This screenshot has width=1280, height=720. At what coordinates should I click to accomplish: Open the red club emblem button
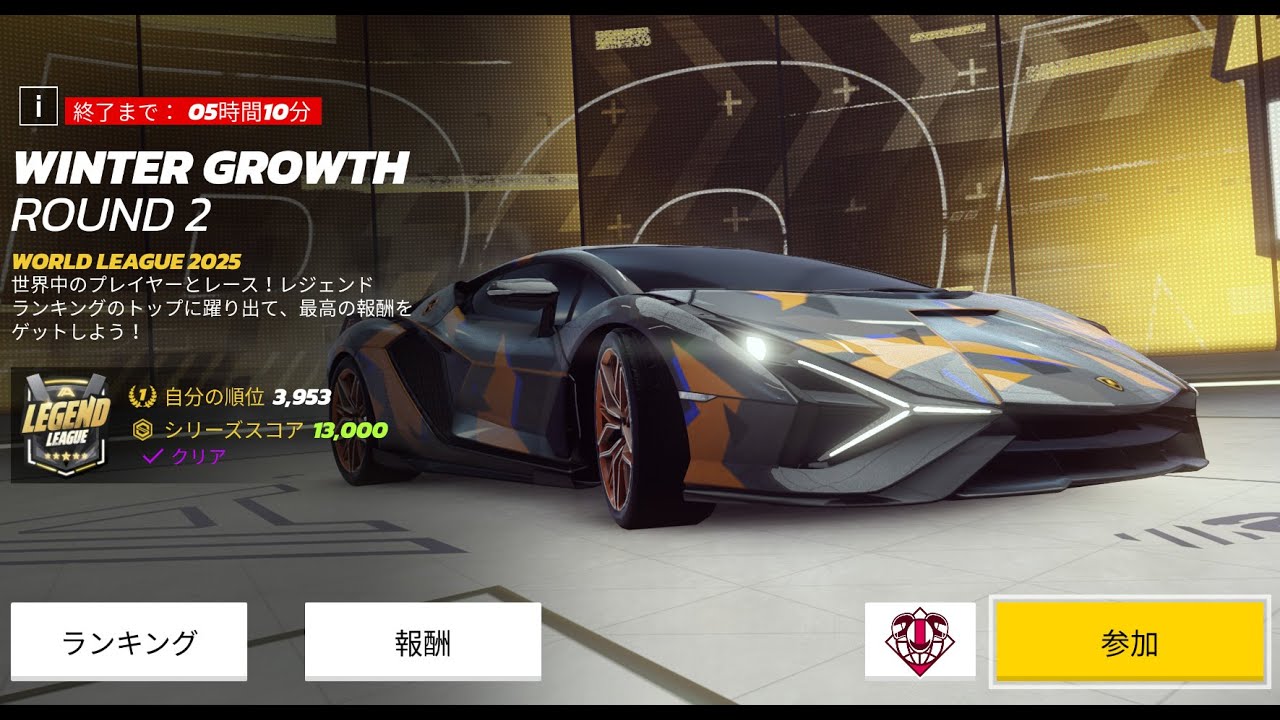pyautogui.click(x=920, y=640)
